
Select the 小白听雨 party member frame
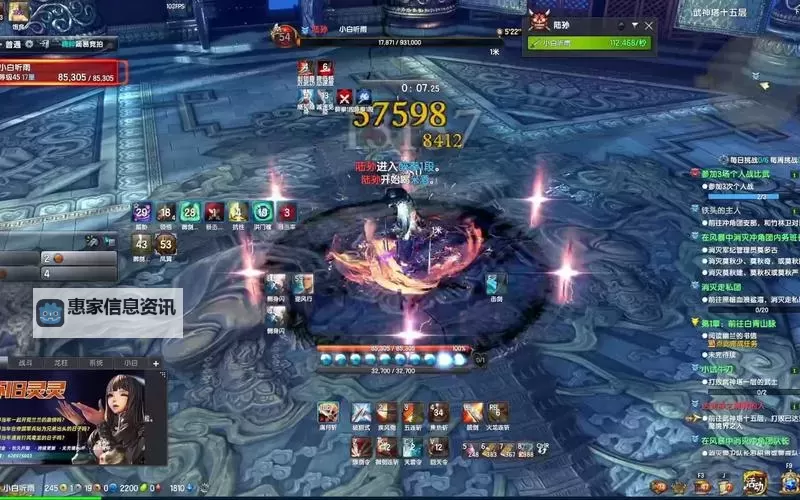[x=62, y=71]
